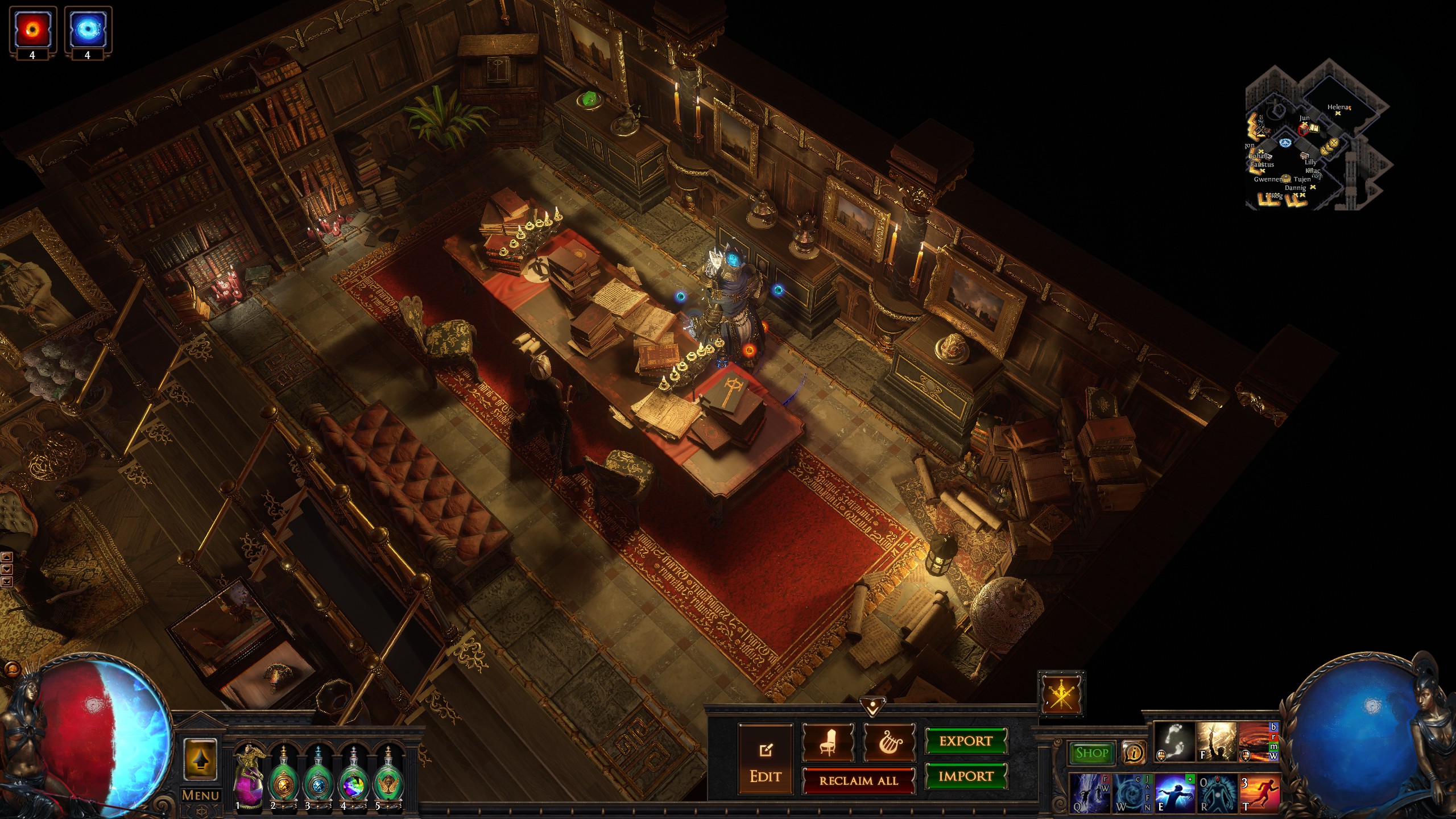The image size is (1456, 819).
Task: Reclaim All hideout decorations
Action: [858, 781]
